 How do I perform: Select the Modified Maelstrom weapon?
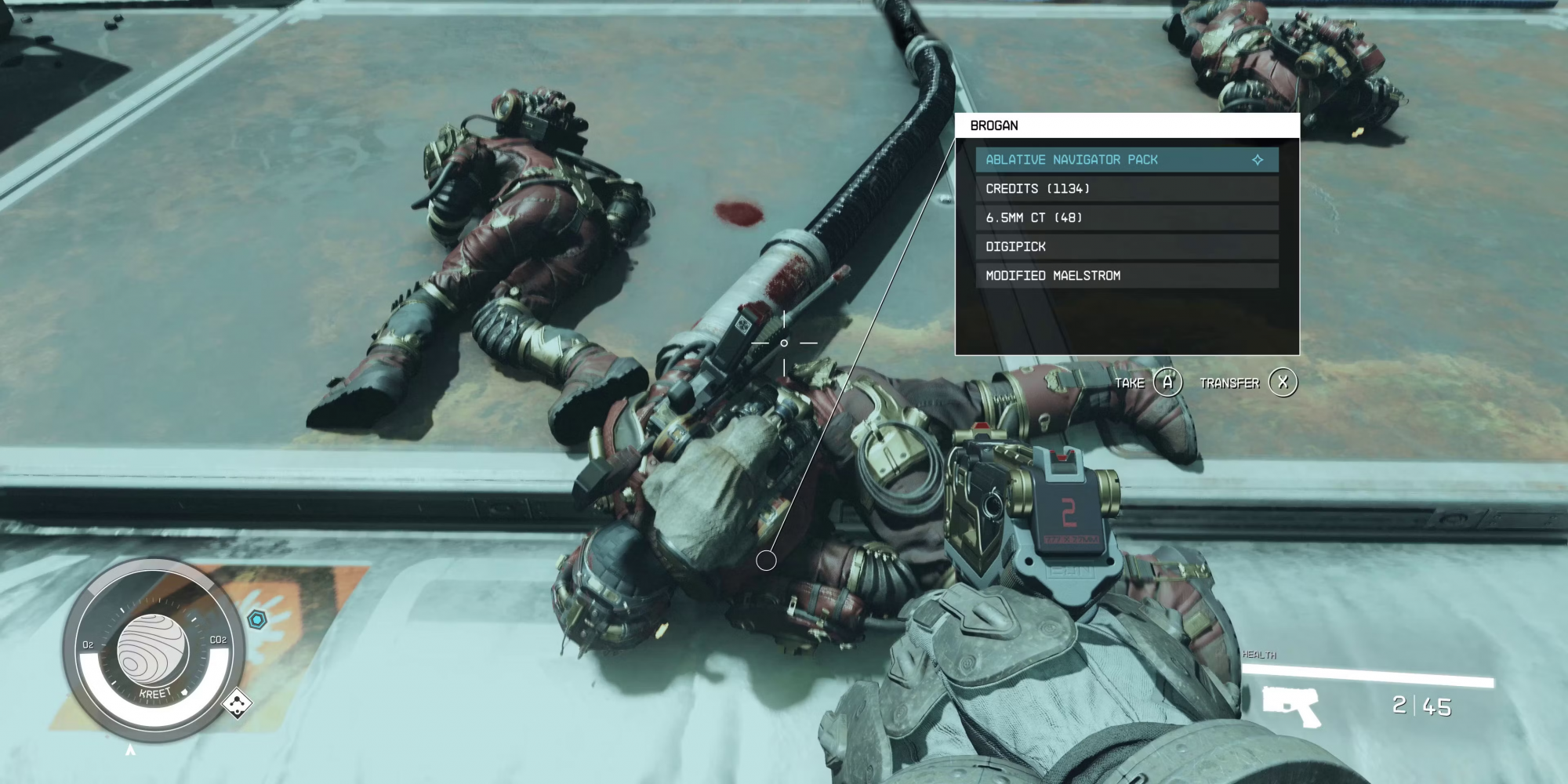1127,276
